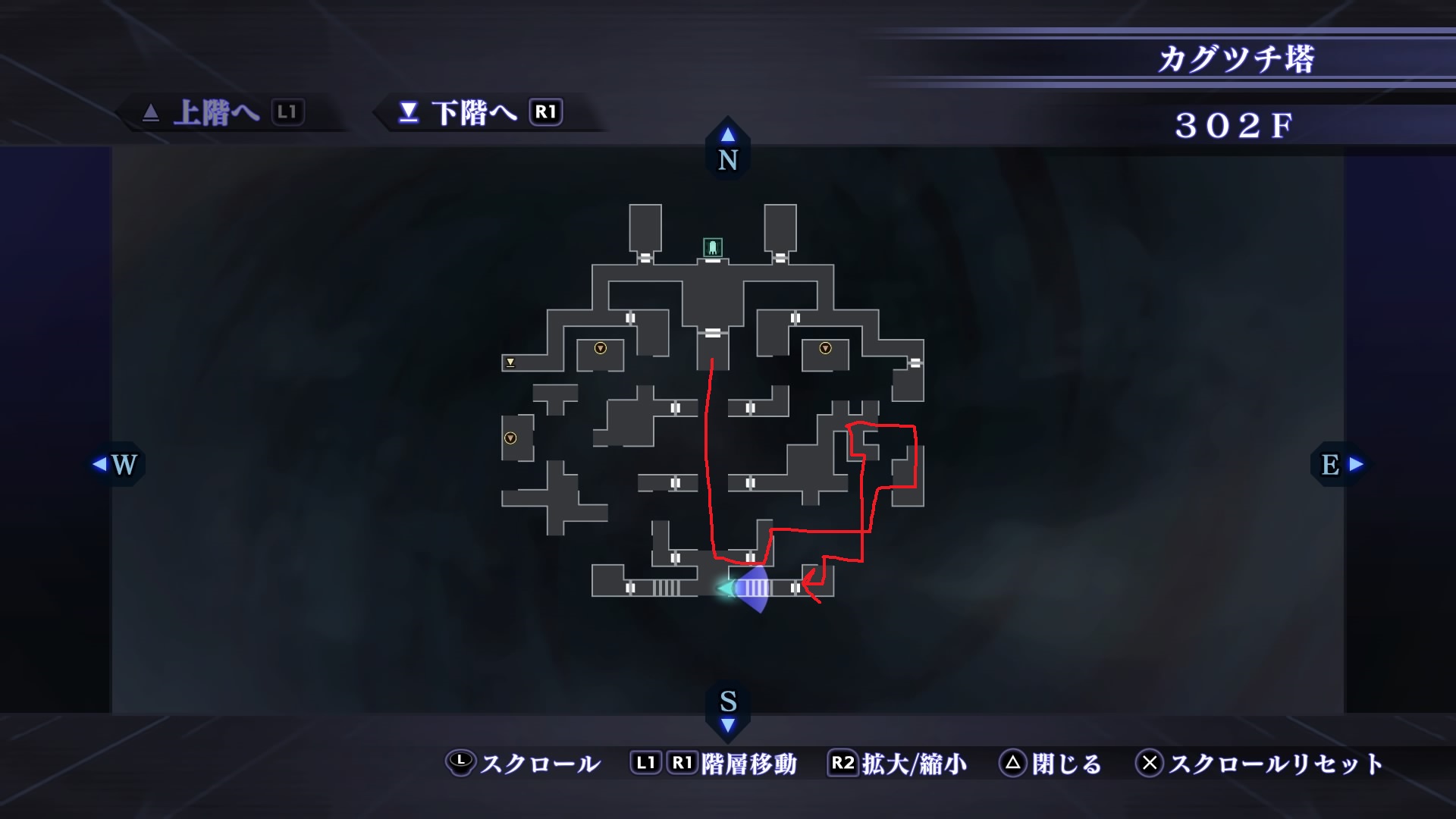Move the map east using E arrow

point(1341,464)
